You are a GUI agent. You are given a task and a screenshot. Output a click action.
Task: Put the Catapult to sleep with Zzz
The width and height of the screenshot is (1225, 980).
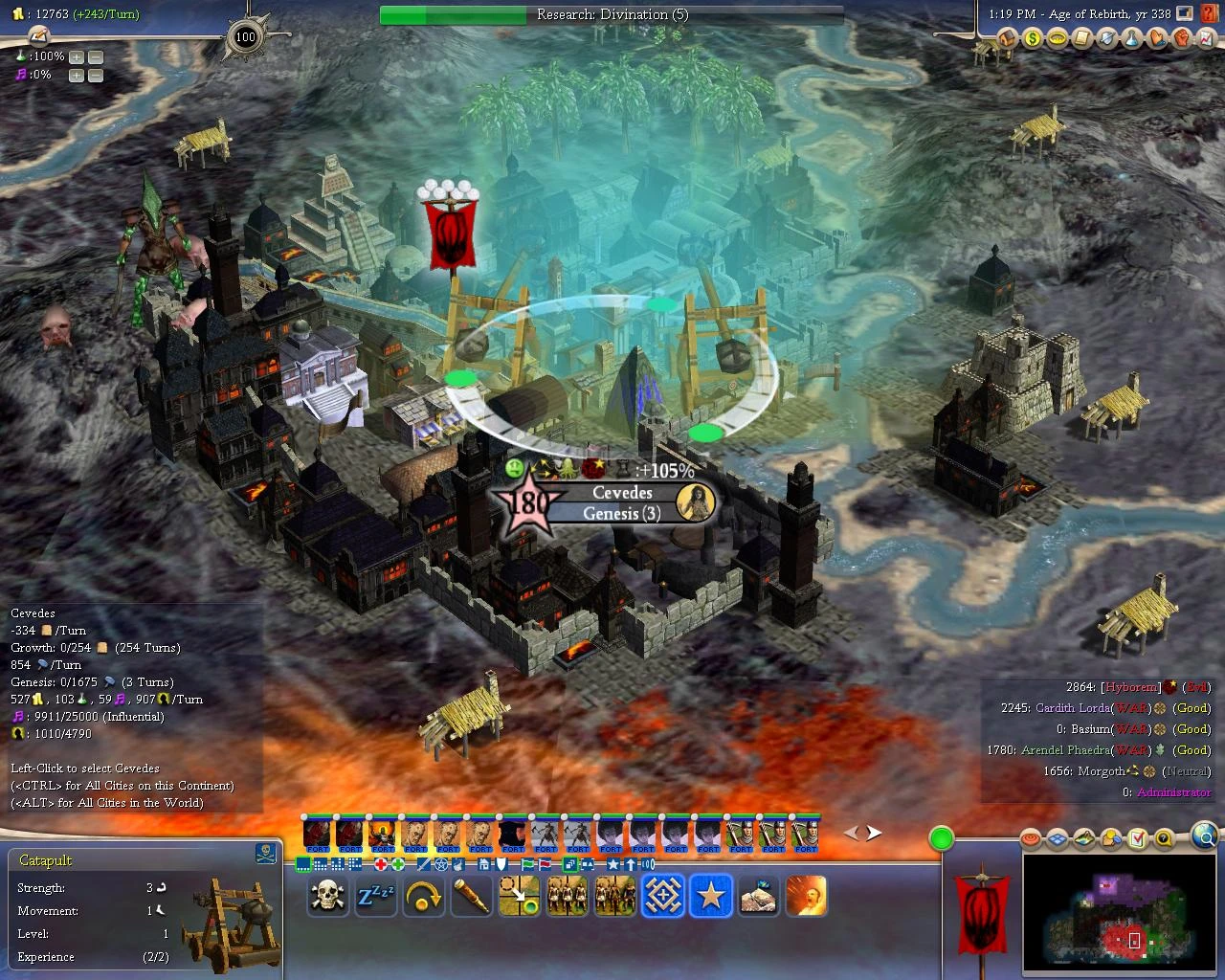(x=375, y=896)
